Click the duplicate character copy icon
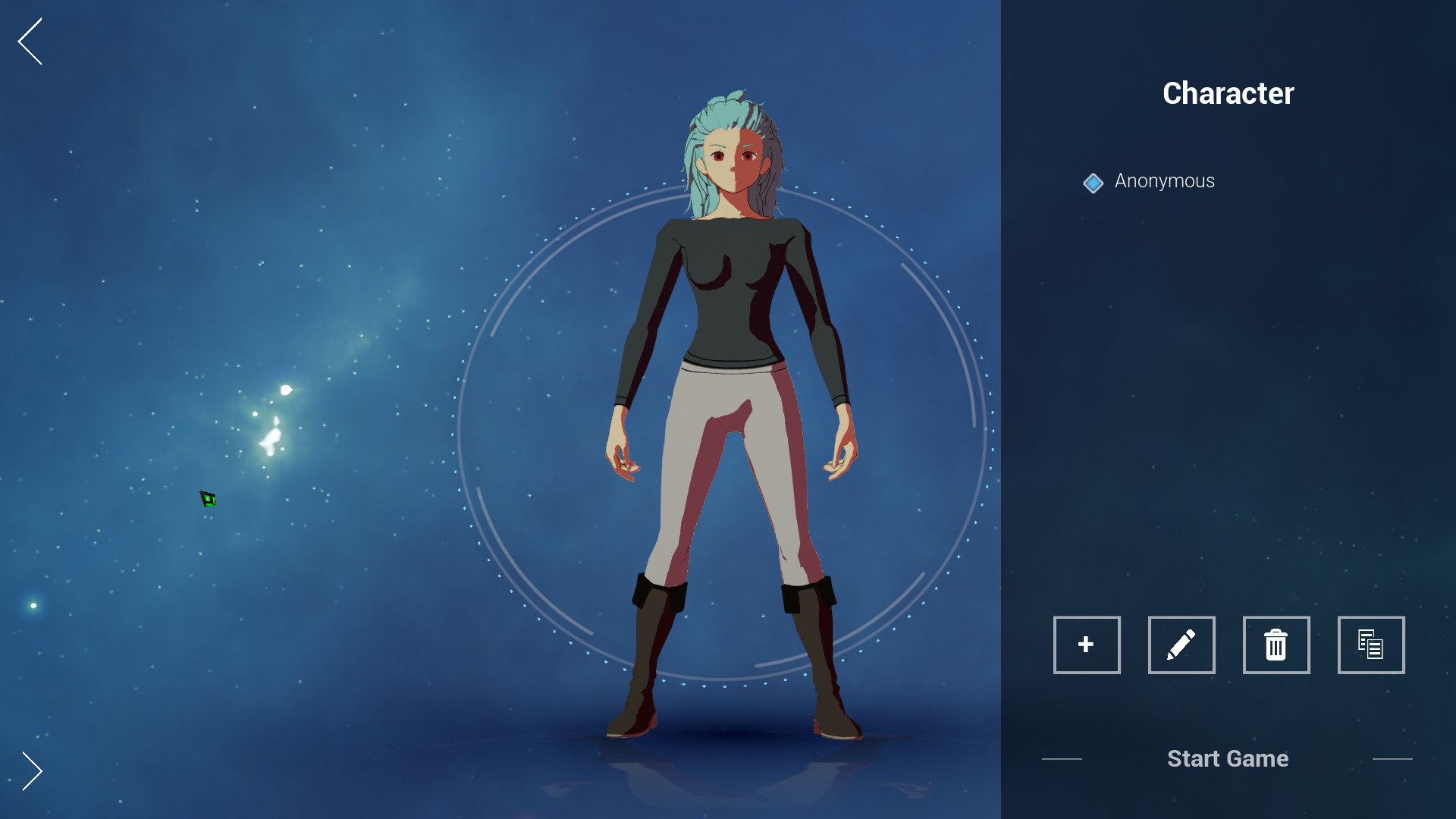Screen dimensions: 1456x819 [x=1371, y=645]
